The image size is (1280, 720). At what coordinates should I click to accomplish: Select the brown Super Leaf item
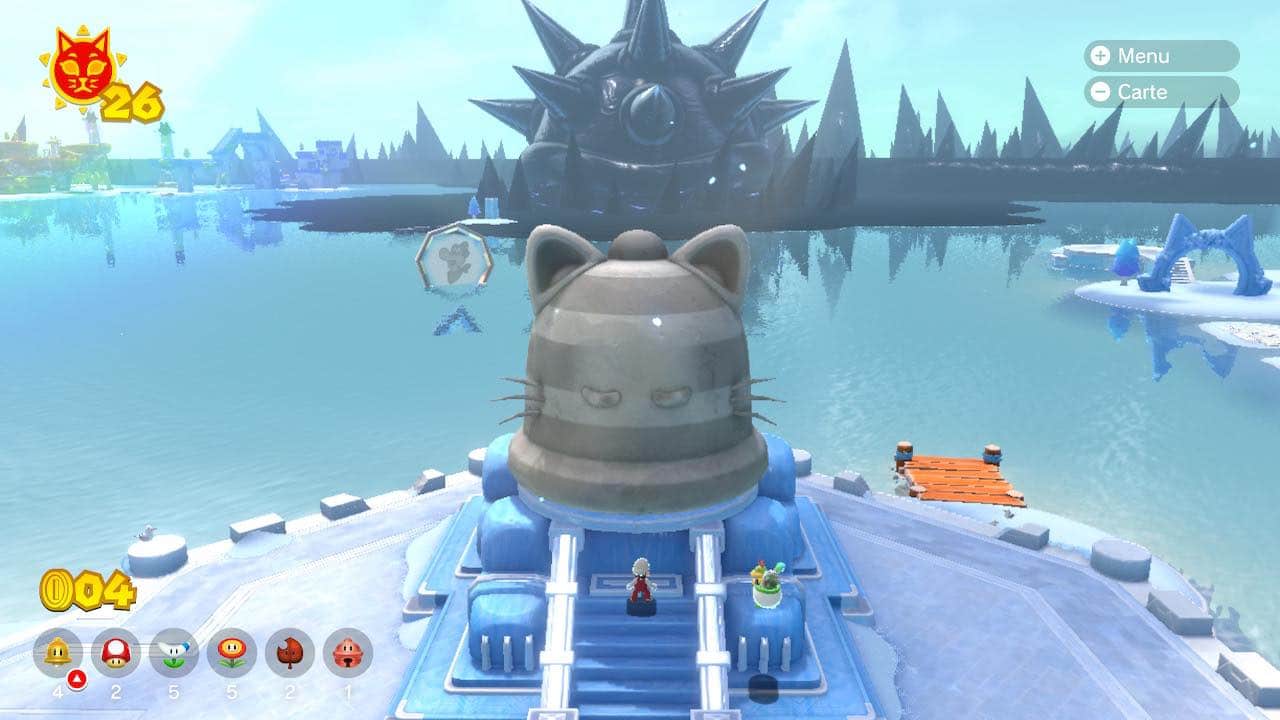[290, 653]
